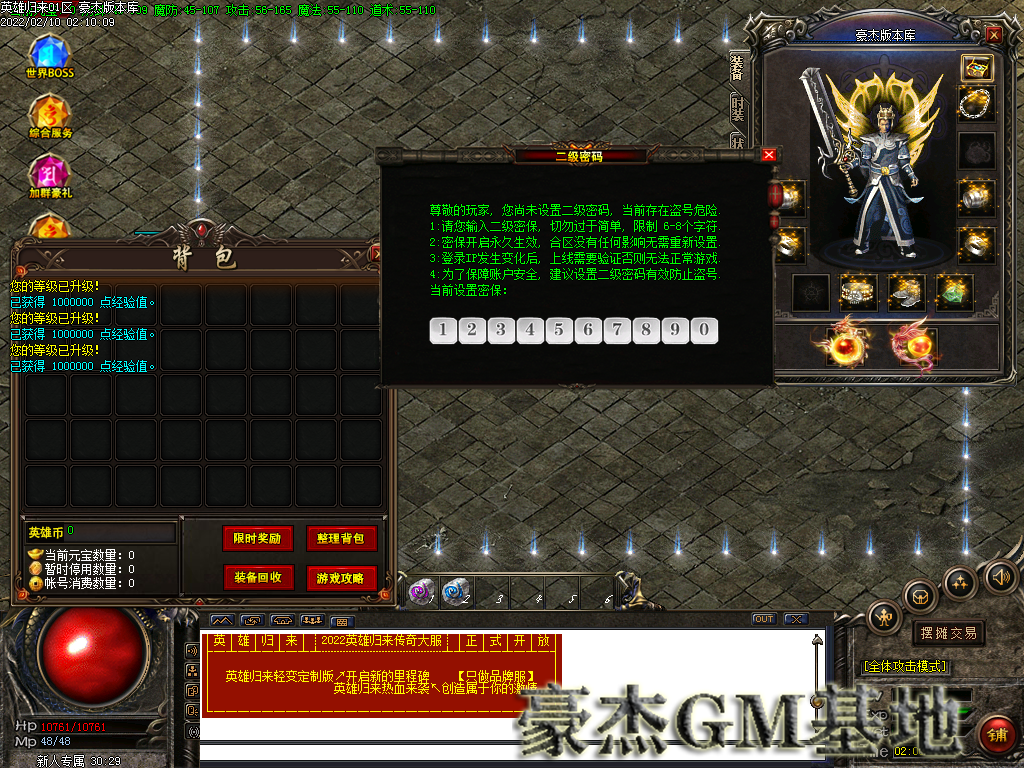The width and height of the screenshot is (1024, 768).
Task: Choose keypad number 8
Action: (x=646, y=330)
